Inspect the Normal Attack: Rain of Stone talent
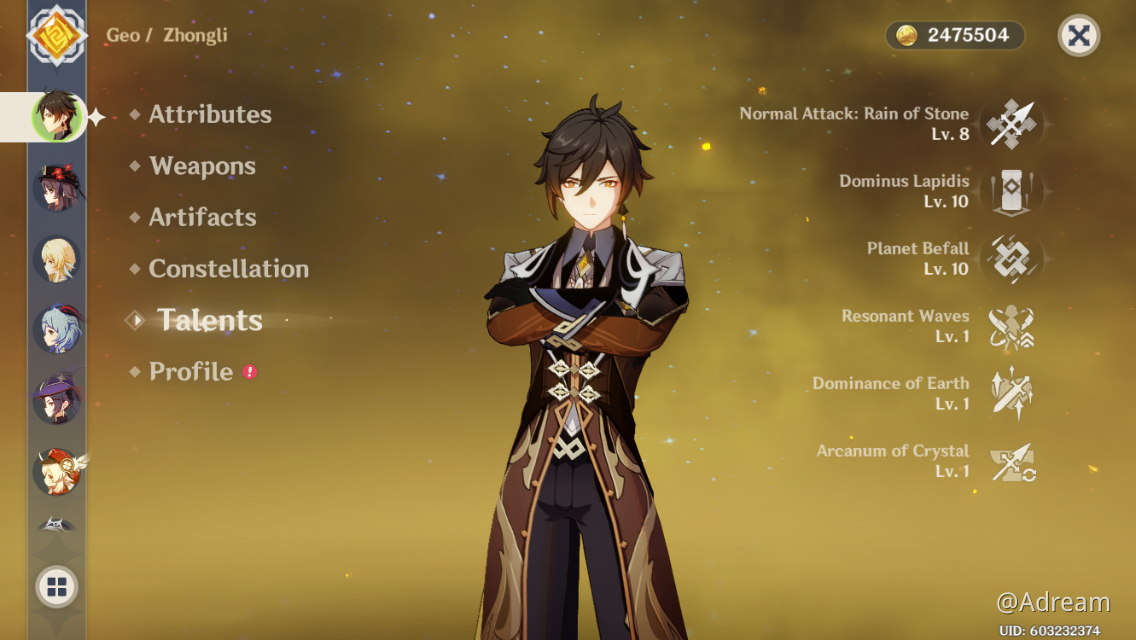Image resolution: width=1136 pixels, height=640 pixels. point(1011,124)
